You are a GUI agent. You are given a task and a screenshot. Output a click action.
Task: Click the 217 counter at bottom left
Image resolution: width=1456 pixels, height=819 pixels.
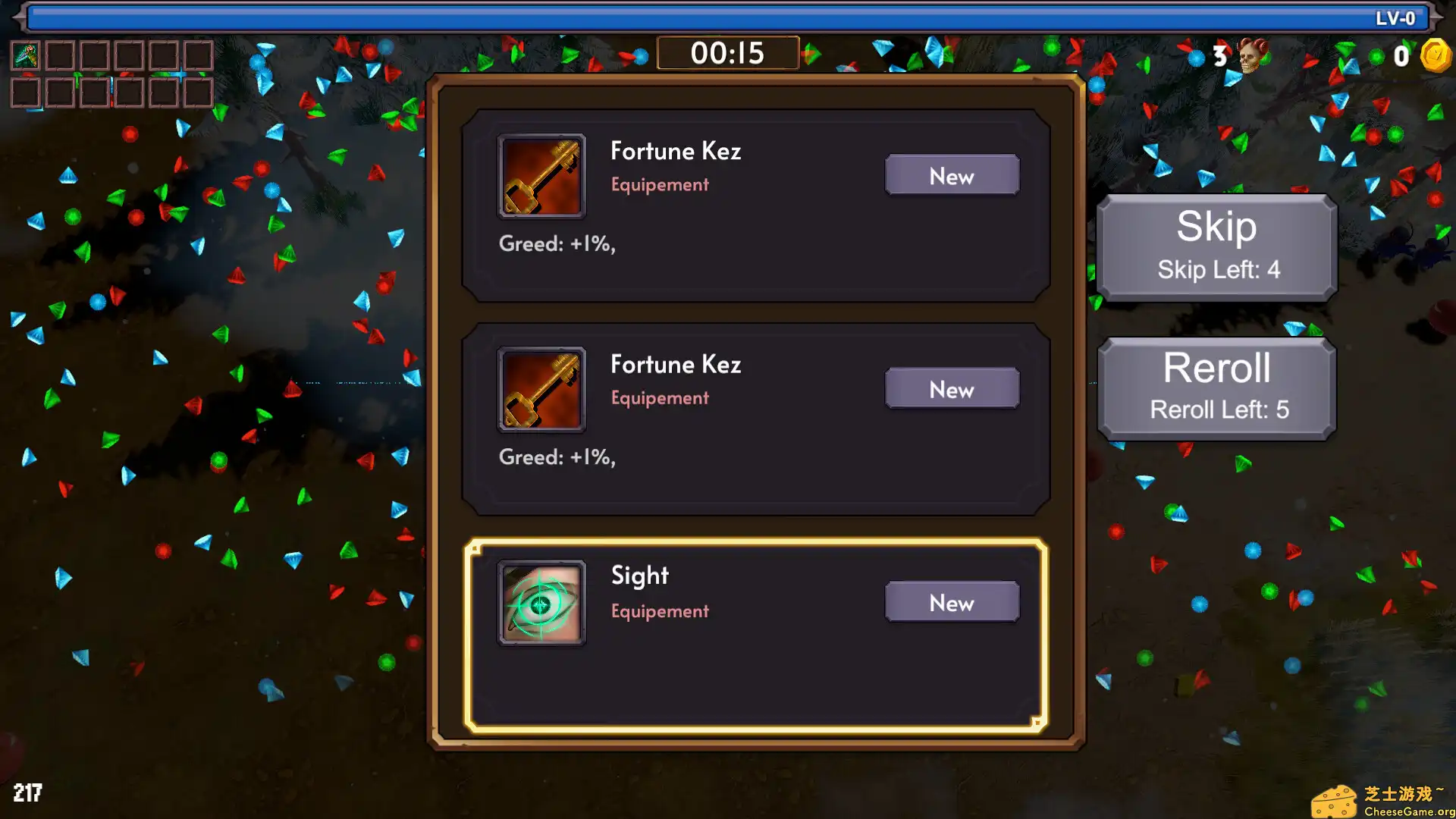tap(28, 793)
